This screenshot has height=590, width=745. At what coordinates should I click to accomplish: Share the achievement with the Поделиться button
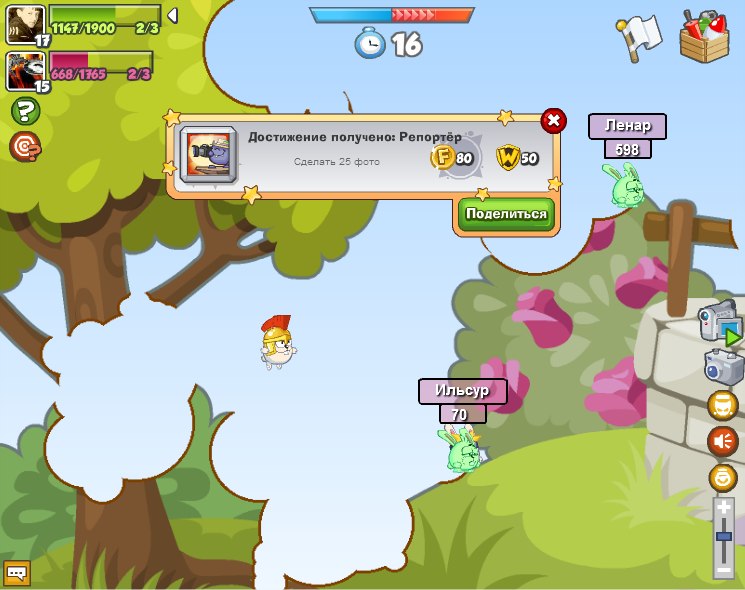[x=506, y=214]
